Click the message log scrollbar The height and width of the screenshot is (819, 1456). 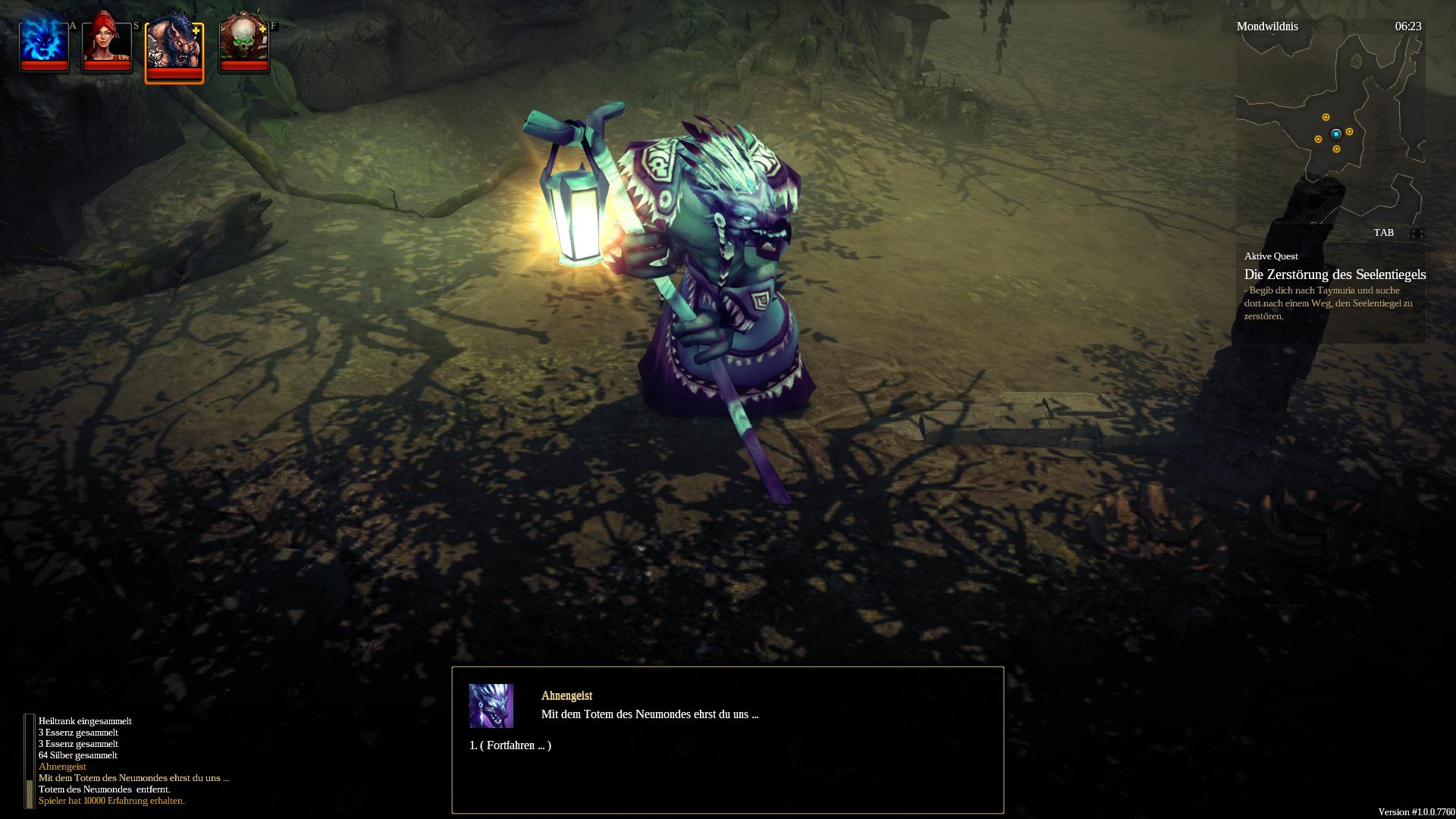30,761
